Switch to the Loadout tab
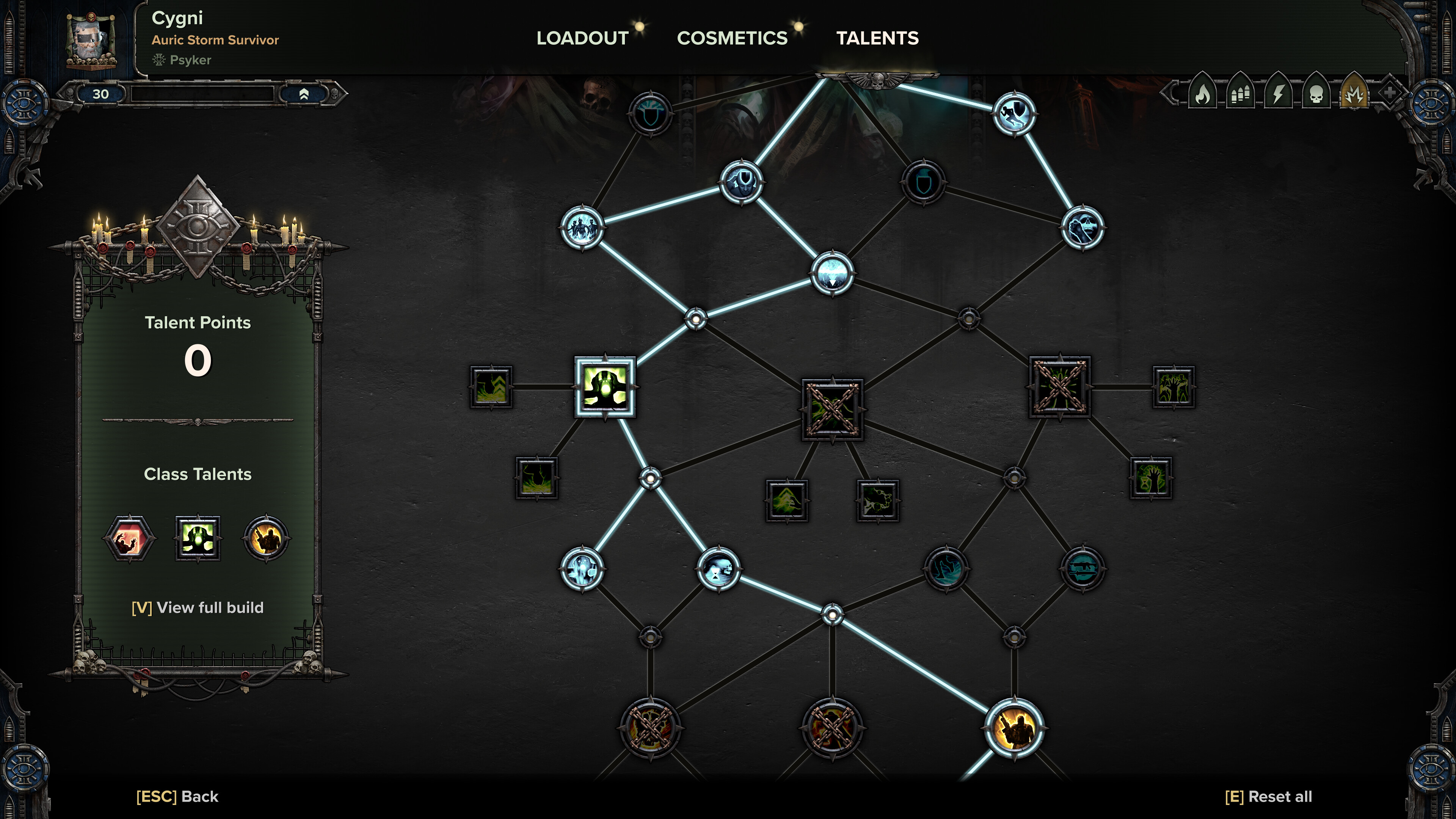This screenshot has width=1456, height=819. (x=582, y=38)
